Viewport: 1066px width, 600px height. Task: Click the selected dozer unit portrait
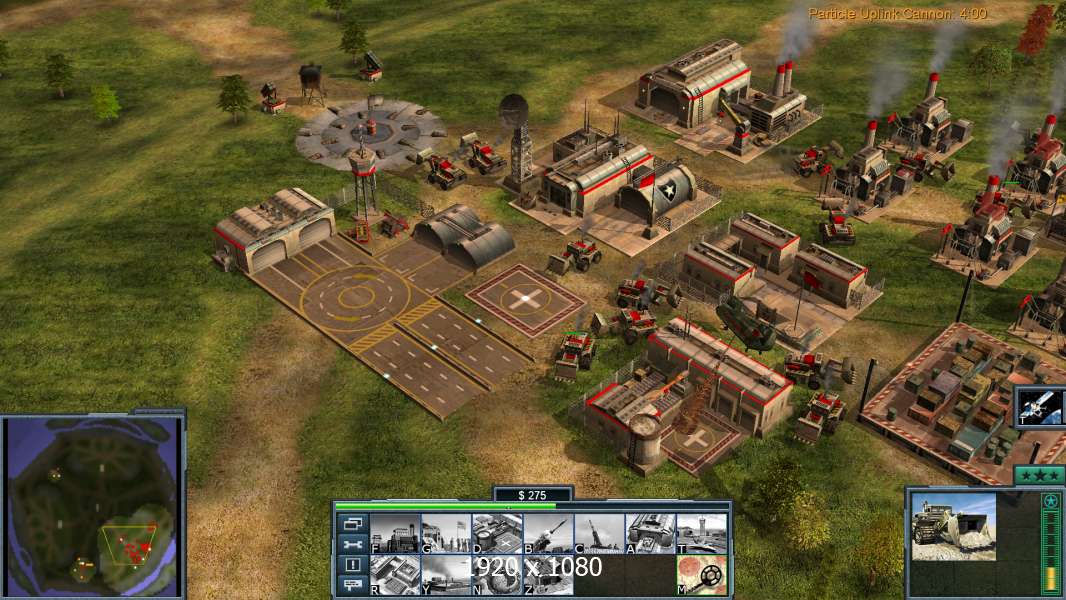(x=953, y=527)
